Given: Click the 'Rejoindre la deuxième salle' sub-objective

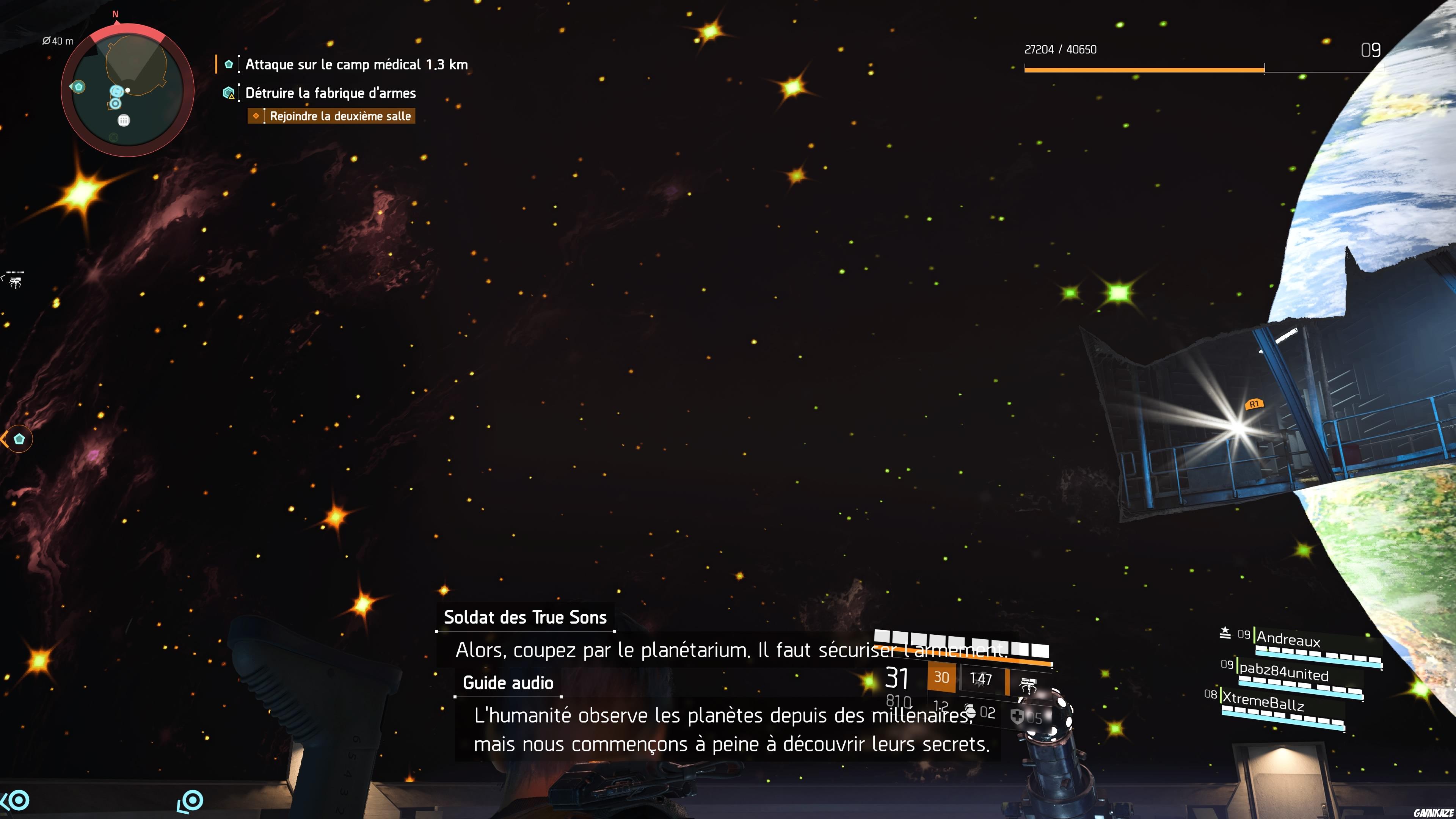Looking at the screenshot, I should [340, 116].
